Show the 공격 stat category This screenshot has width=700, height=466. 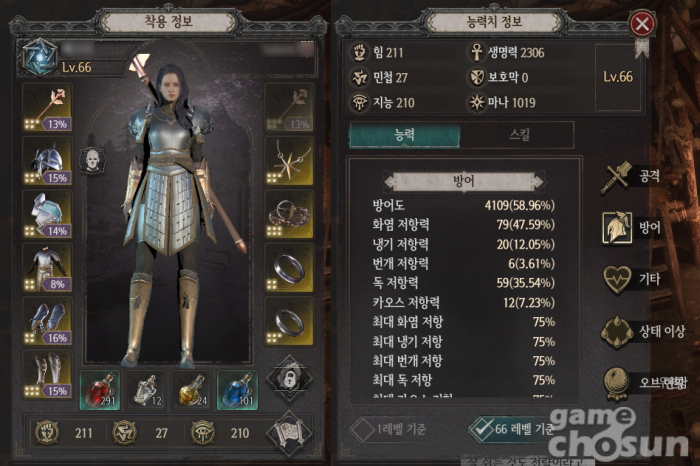click(x=631, y=178)
